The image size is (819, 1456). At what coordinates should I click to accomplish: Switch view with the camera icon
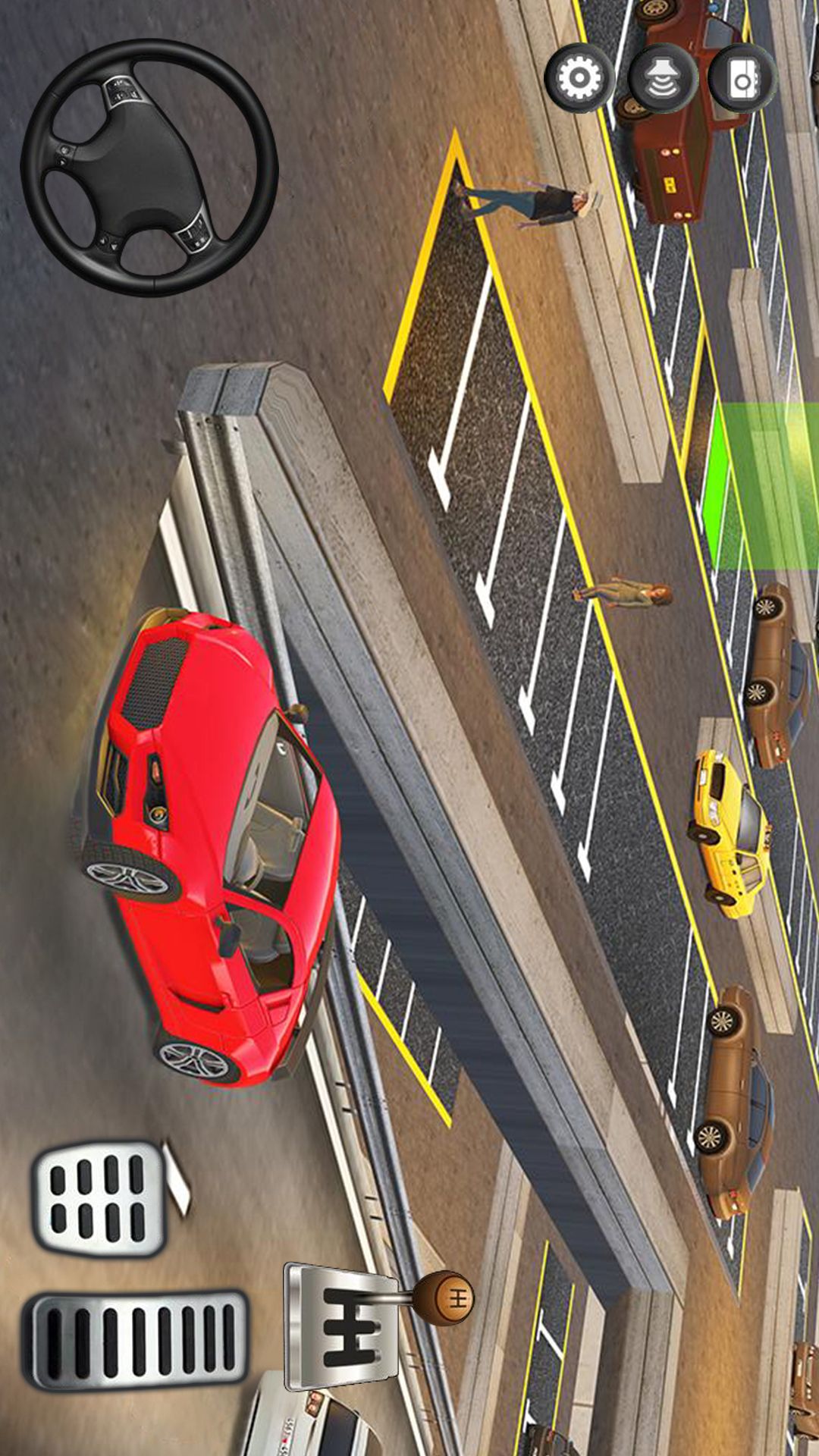[743, 78]
